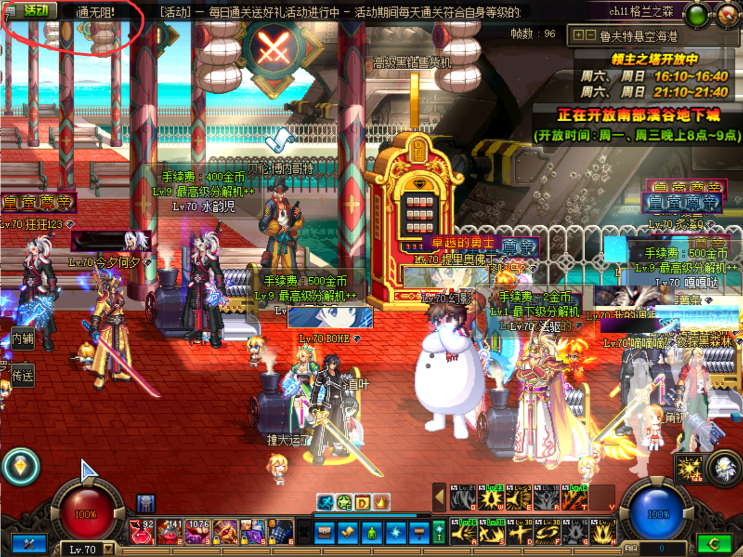Collapse the skill bar using the left arrow
The height and width of the screenshot is (557, 743).
point(438,498)
